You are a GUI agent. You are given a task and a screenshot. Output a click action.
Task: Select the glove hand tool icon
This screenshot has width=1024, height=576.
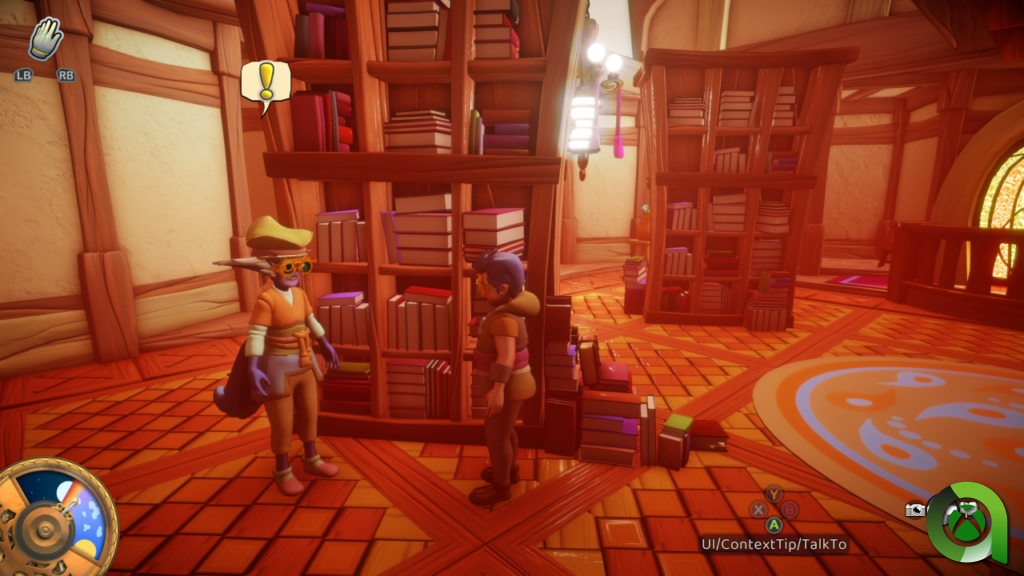click(x=45, y=41)
